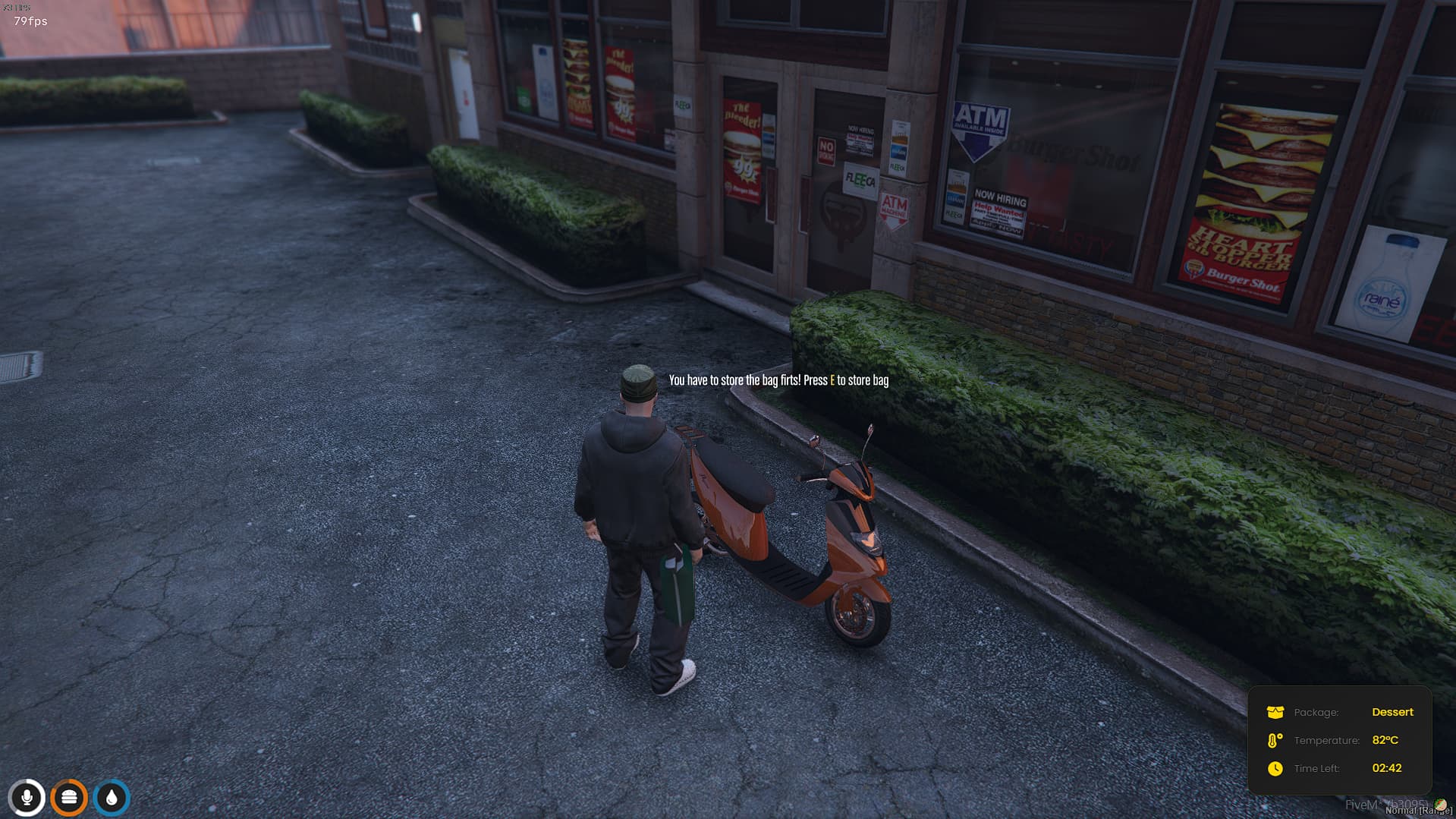Select the water drop thirst icon
This screenshot has width=1456, height=819.
[112, 798]
